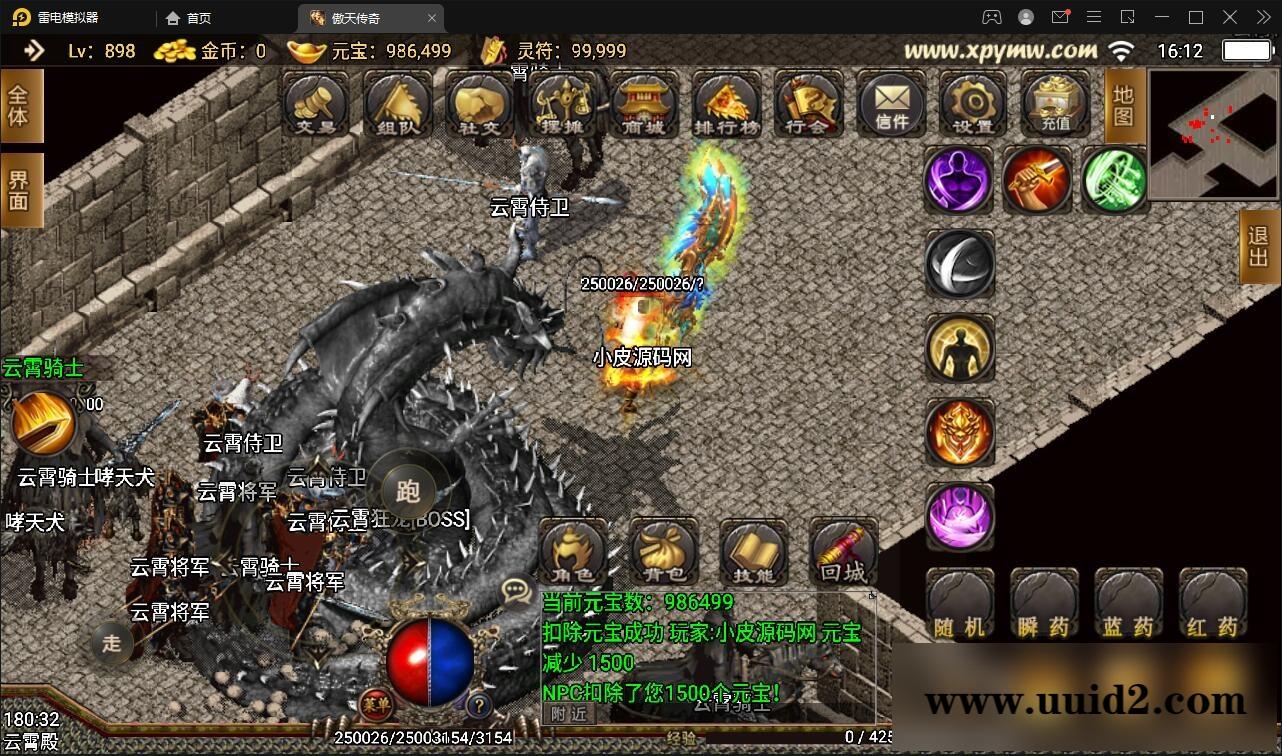Drink a 红药 red potion
The image size is (1282, 756).
coord(1212,605)
